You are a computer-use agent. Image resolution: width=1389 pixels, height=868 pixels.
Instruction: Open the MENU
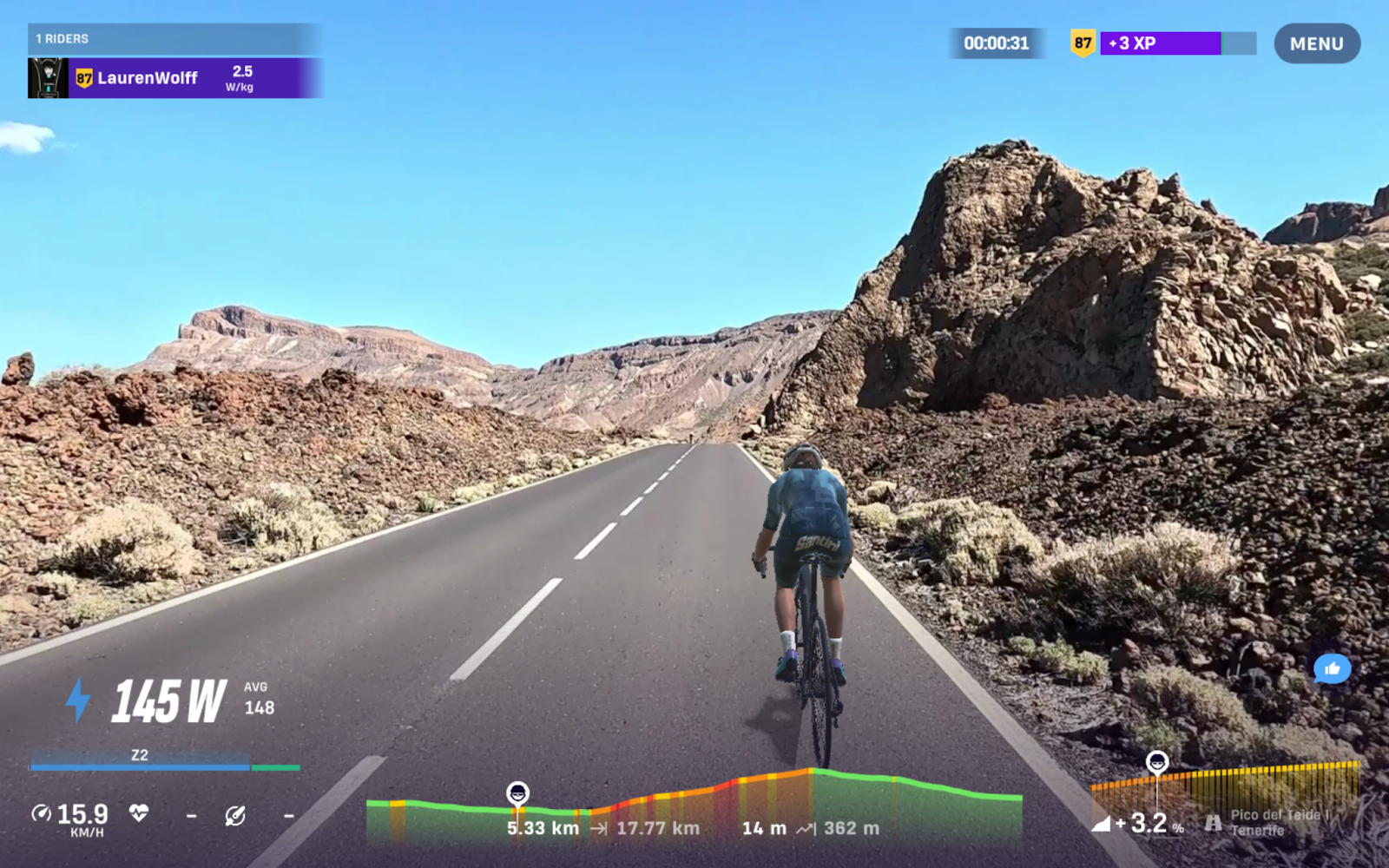coord(1316,44)
